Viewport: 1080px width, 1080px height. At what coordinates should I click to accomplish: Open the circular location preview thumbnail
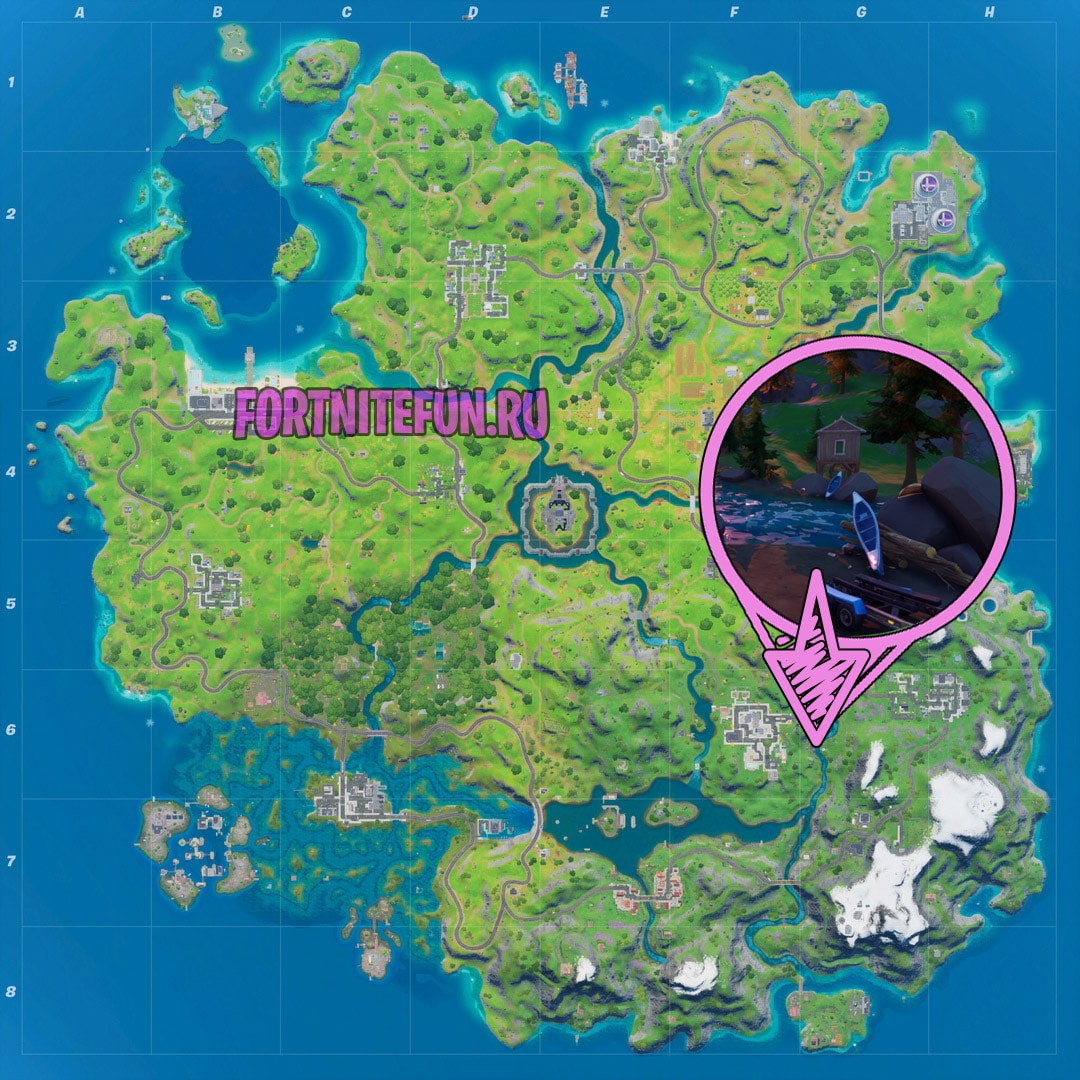tap(858, 487)
